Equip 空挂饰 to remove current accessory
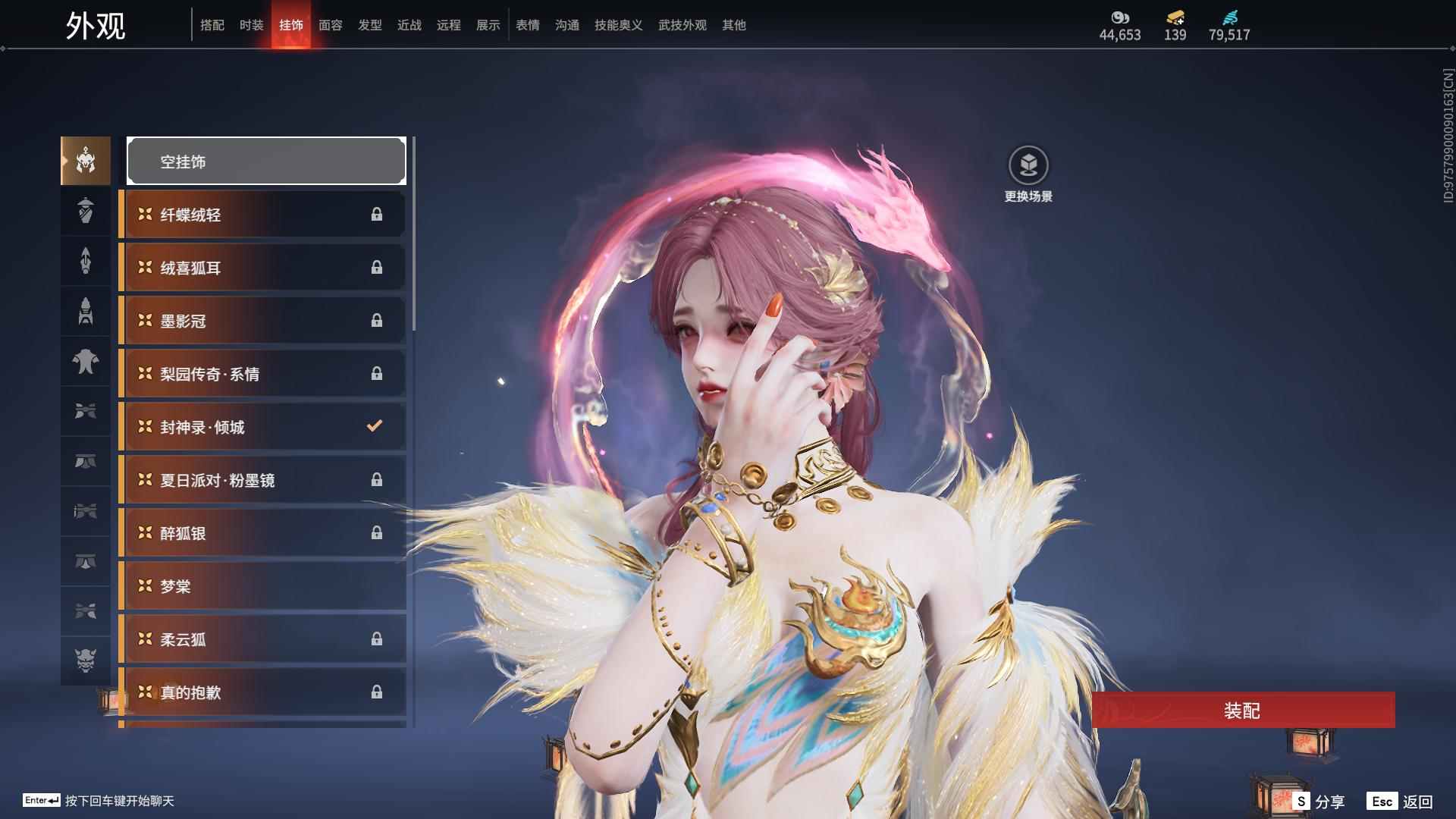Screen dimensions: 1456x819 click(265, 160)
